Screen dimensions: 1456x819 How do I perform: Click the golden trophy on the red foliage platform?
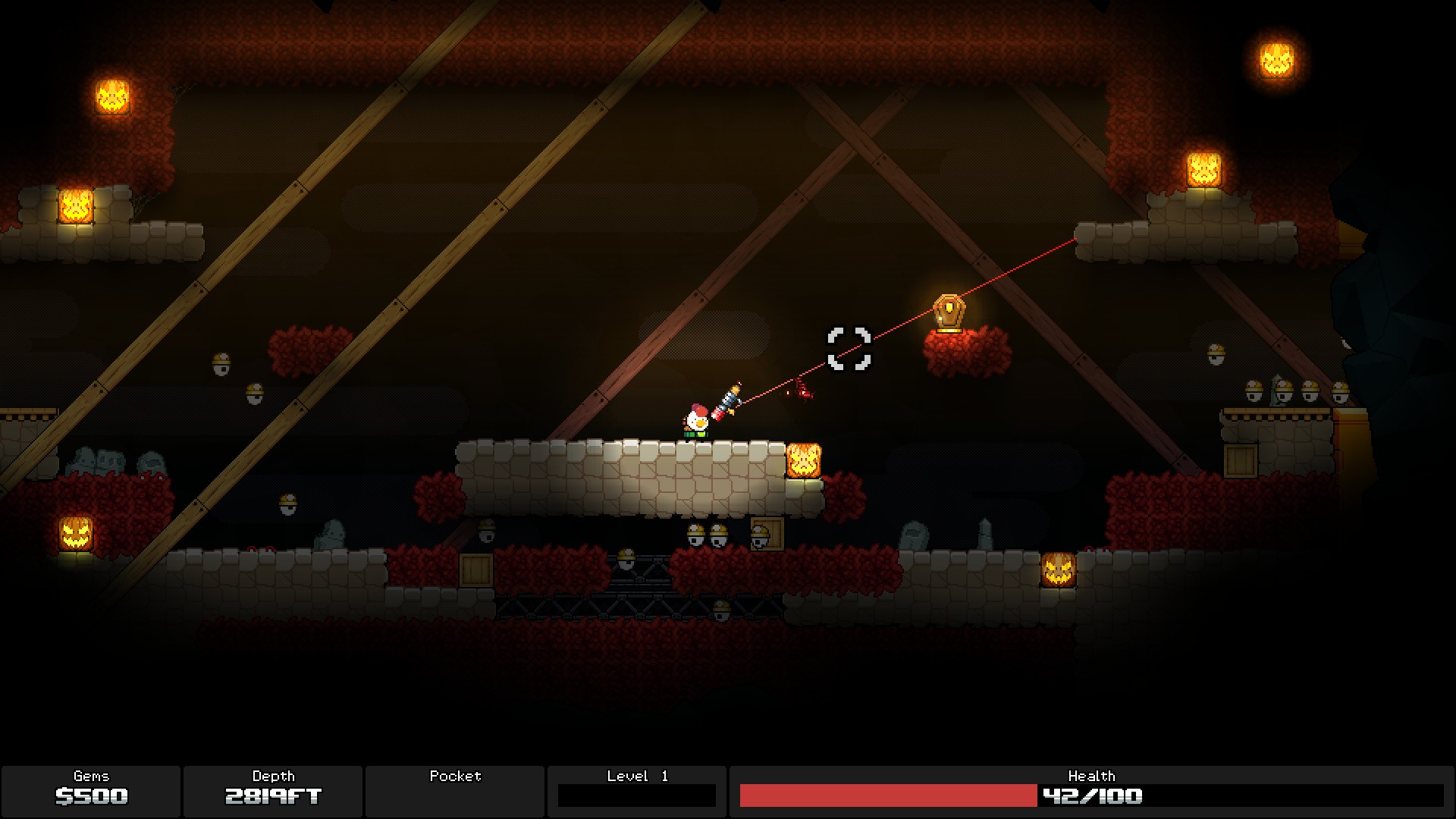click(947, 313)
